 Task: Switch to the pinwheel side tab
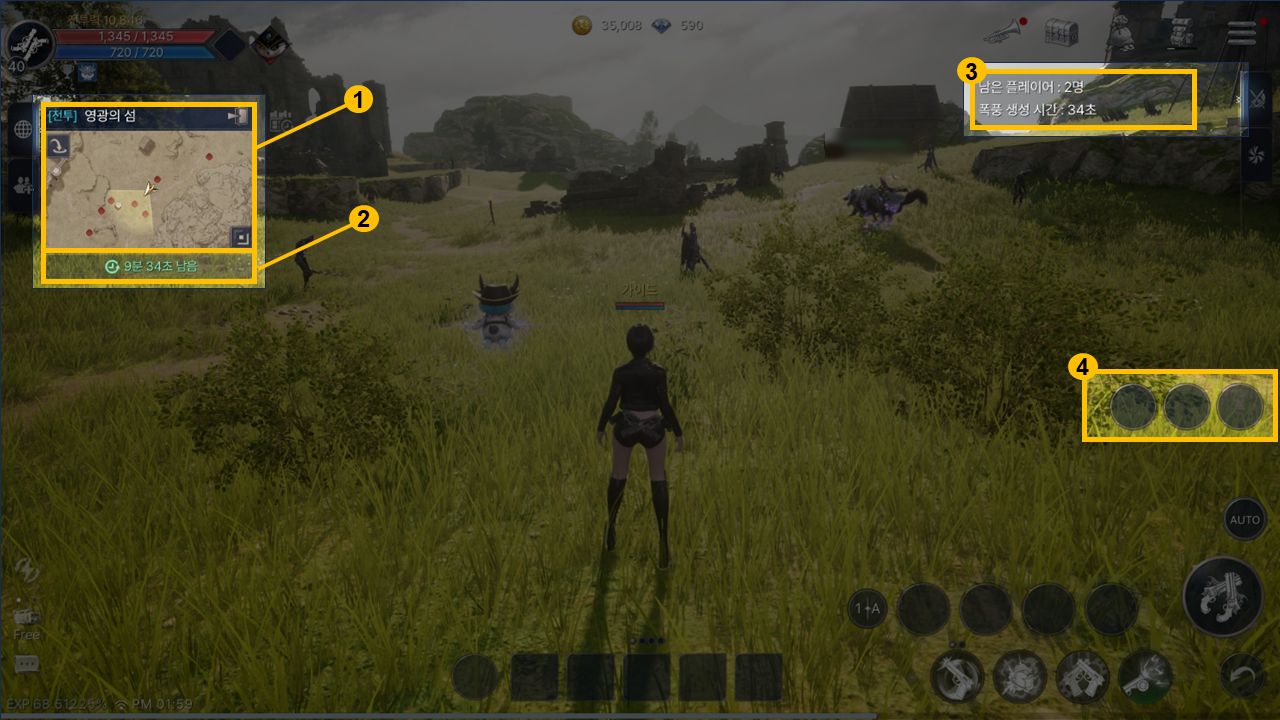point(1258,154)
